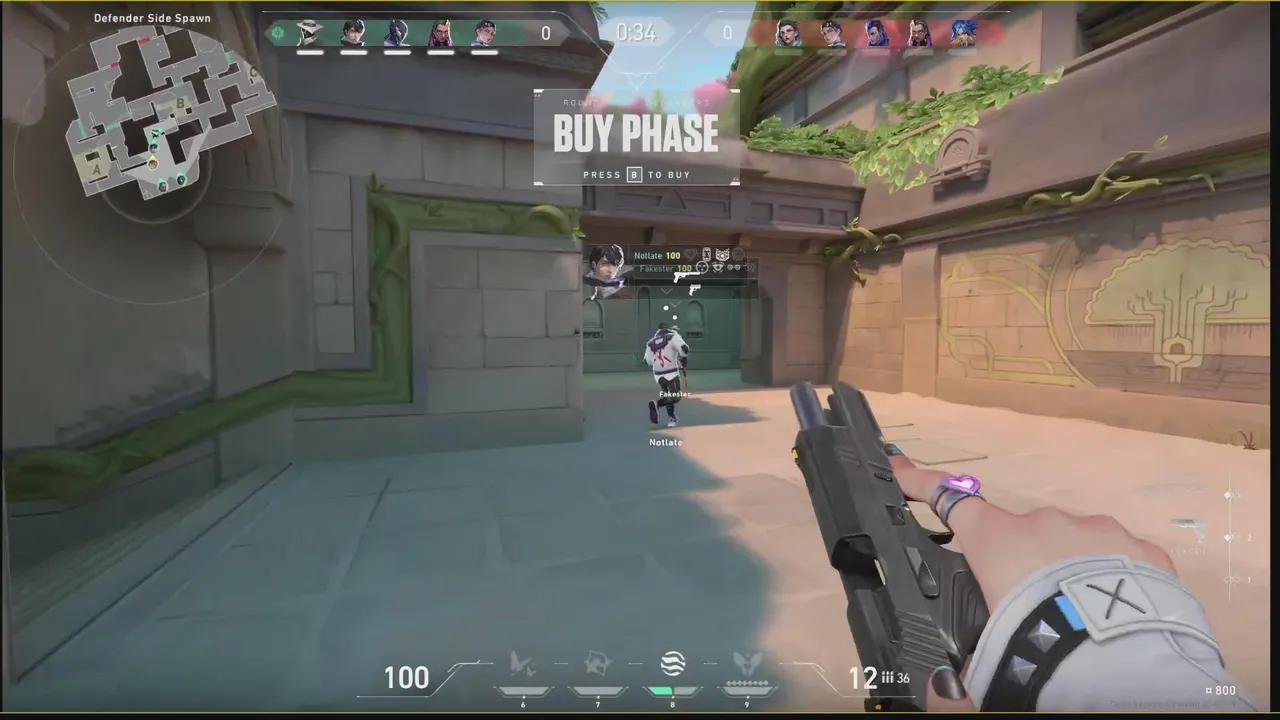The width and height of the screenshot is (1280, 720).
Task: Select the ability icon in slot 7
Action: tap(598, 661)
